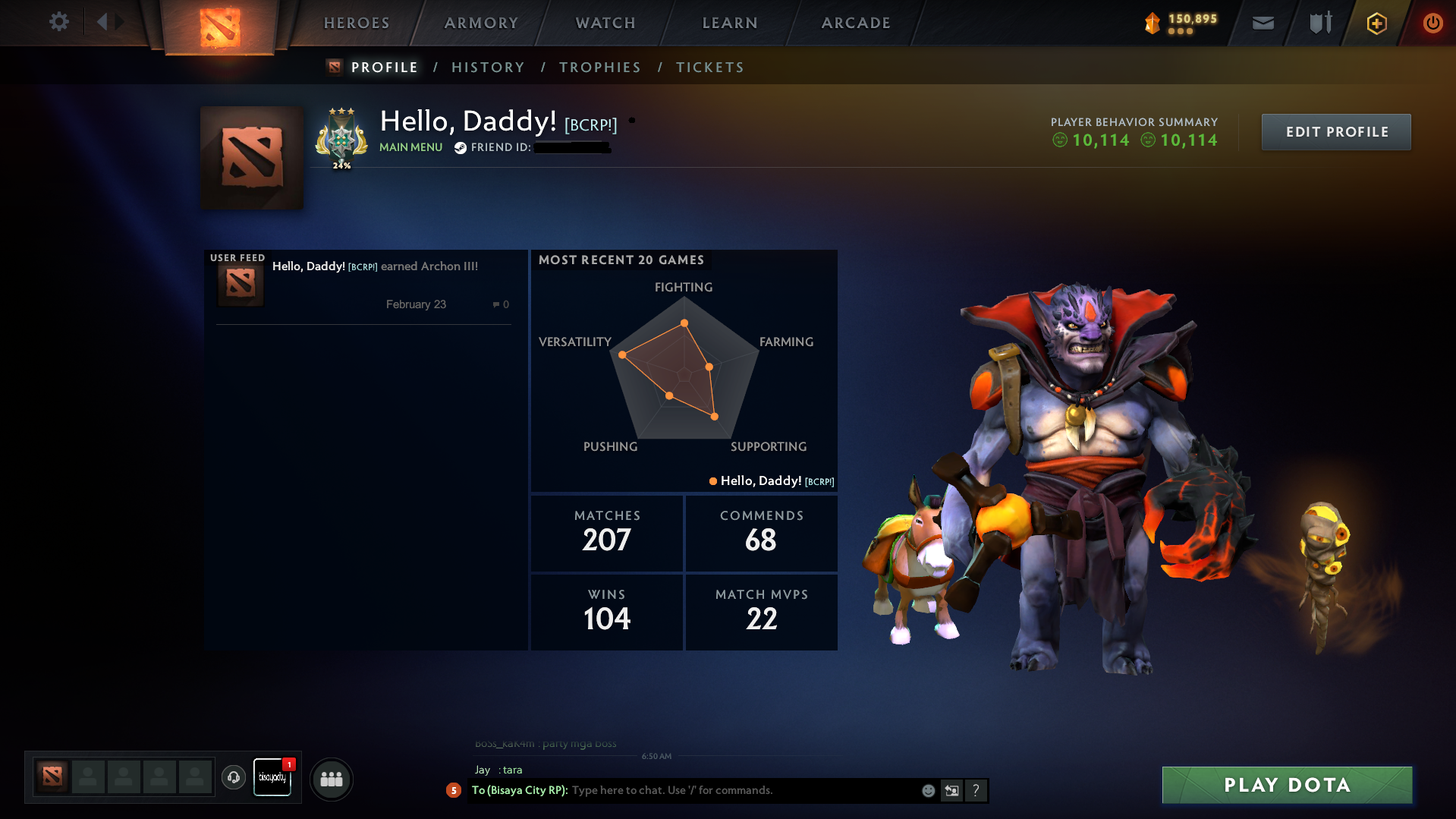The image size is (1456, 819).
Task: Open the HEROES menu
Action: point(356,23)
